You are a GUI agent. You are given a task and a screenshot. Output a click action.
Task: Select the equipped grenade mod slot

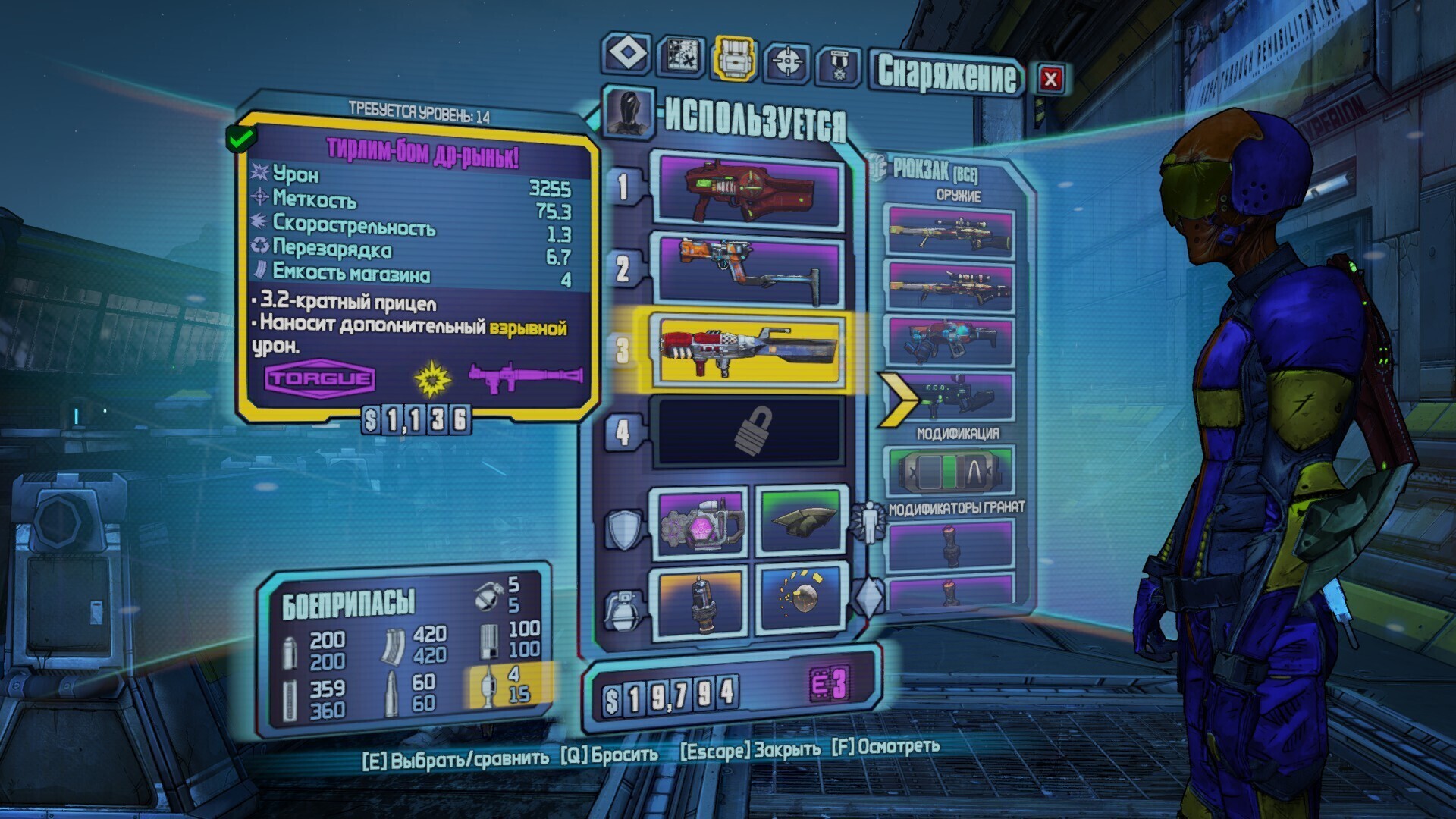pyautogui.click(x=701, y=602)
